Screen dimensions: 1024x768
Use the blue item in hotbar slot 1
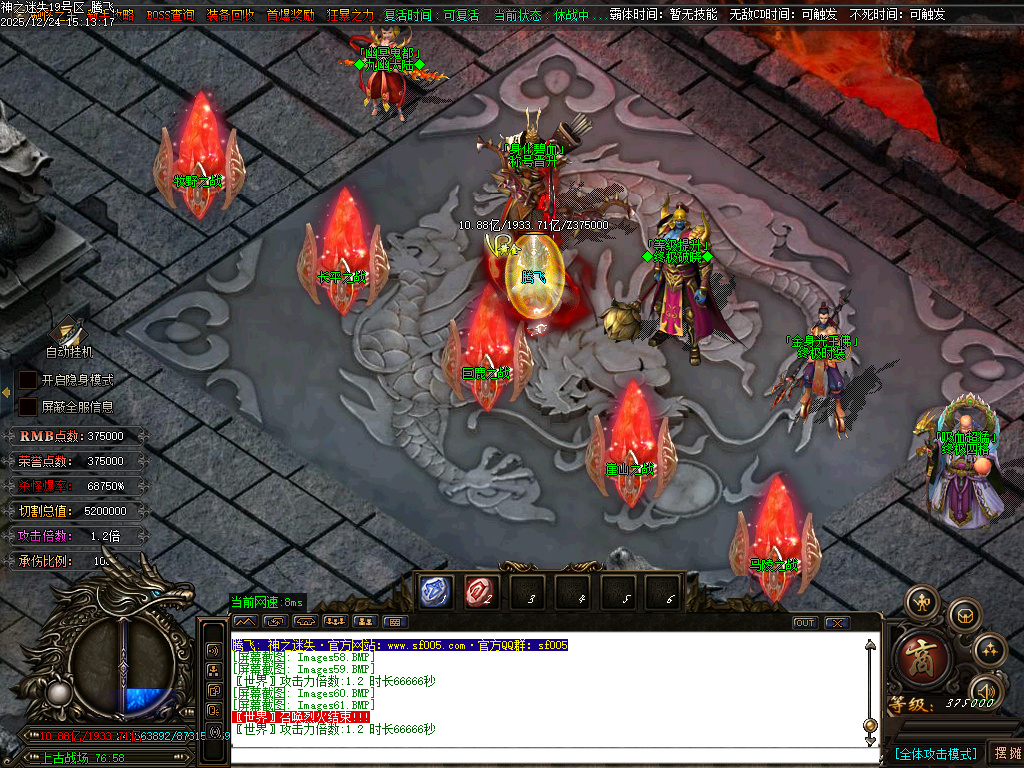coord(436,592)
